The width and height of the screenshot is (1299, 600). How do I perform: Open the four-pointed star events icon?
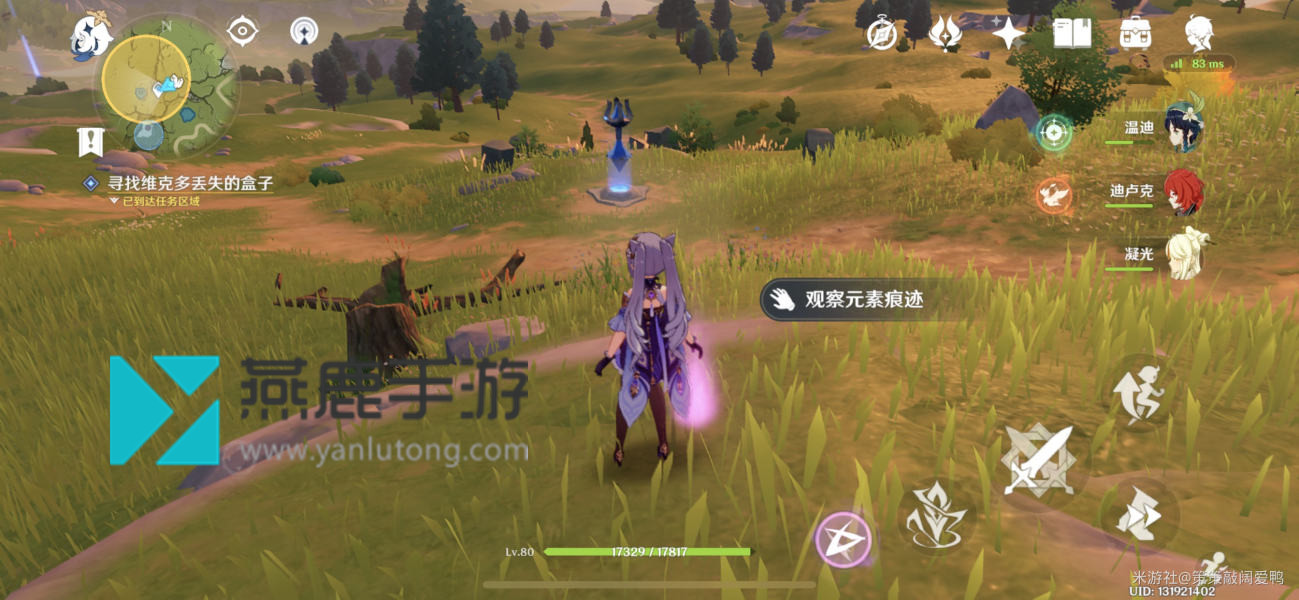pyautogui.click(x=1008, y=34)
